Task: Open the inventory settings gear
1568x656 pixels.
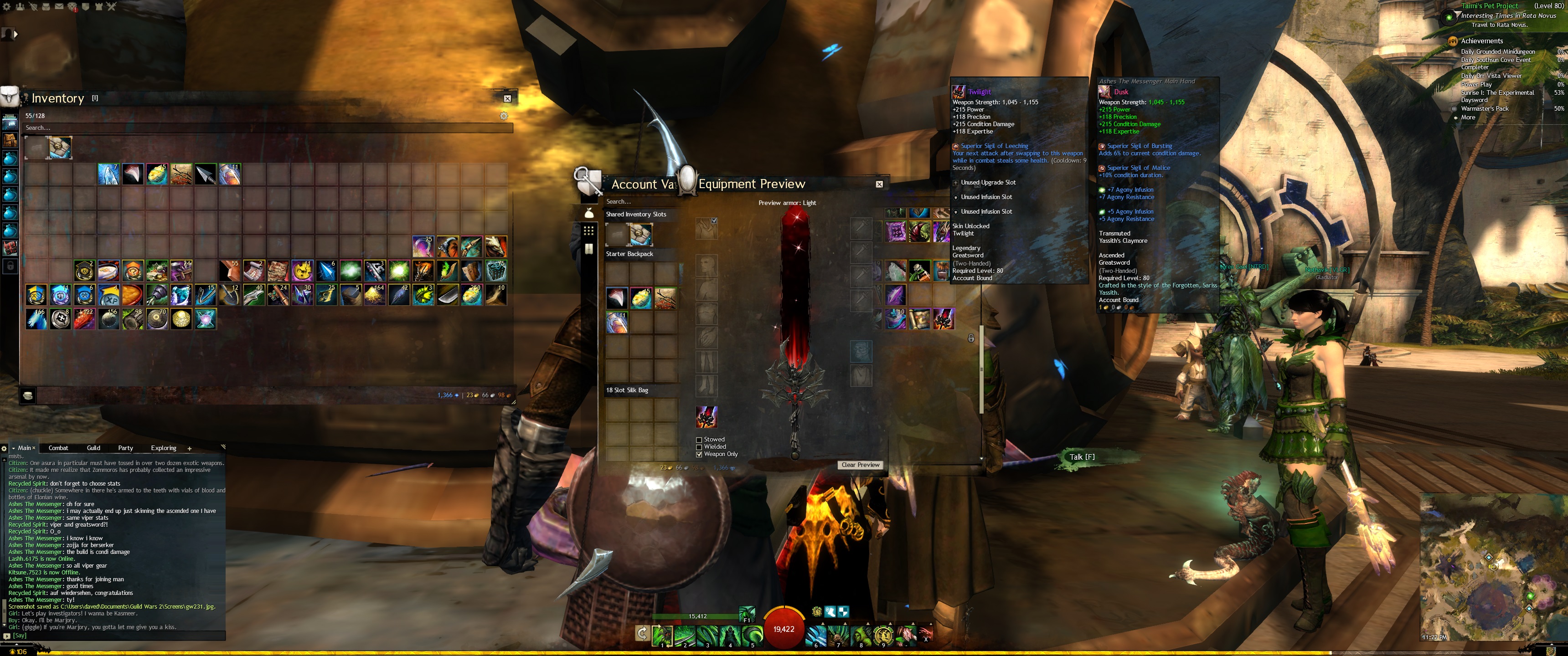Action: coord(503,116)
